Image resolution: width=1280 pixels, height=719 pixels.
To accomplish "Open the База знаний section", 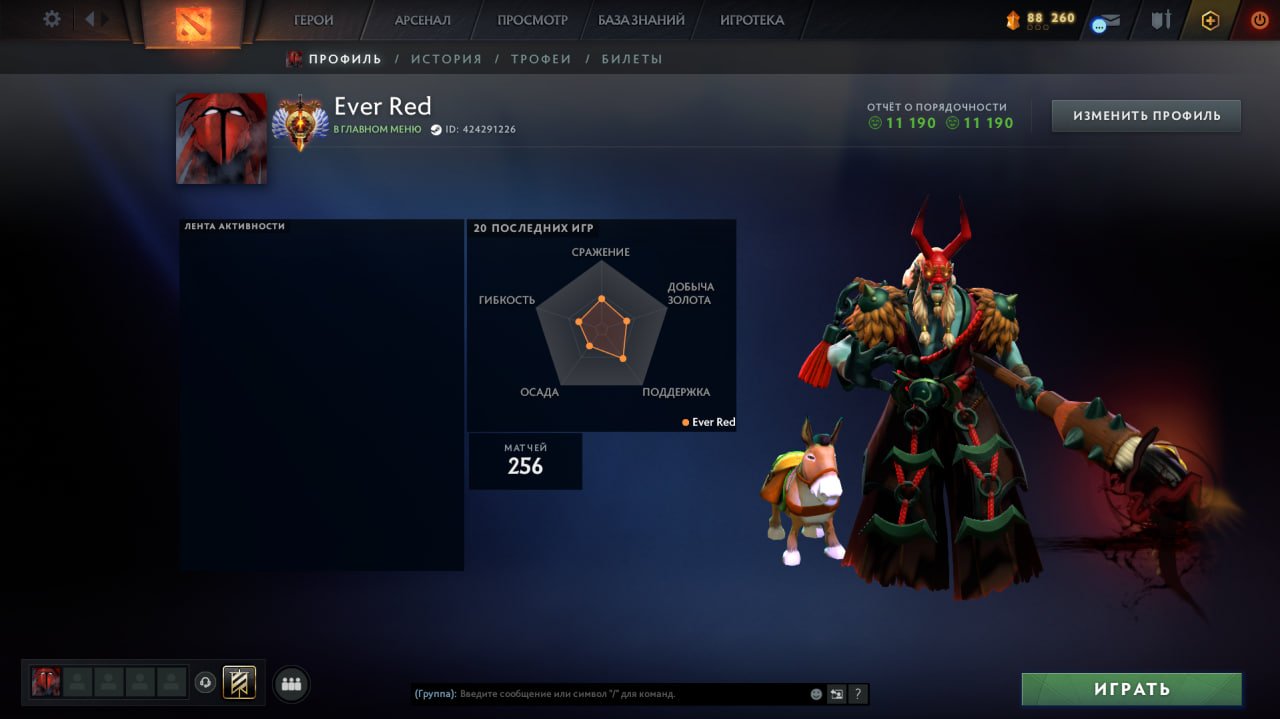I will pyautogui.click(x=641, y=20).
